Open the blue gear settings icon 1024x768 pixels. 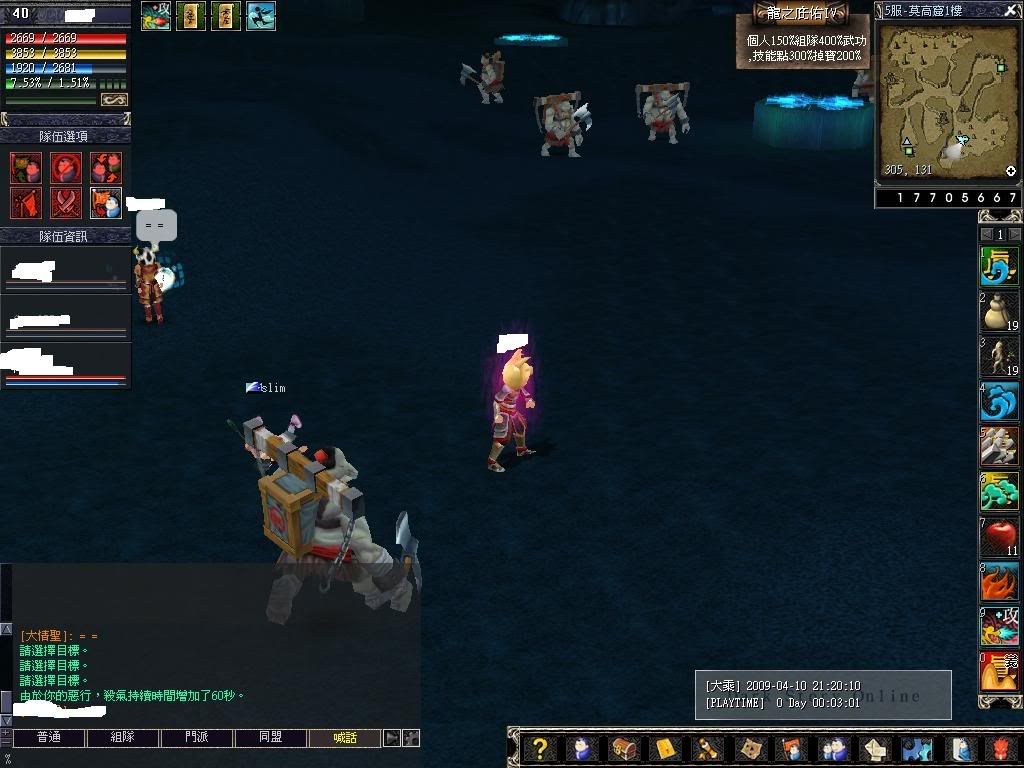tap(917, 748)
